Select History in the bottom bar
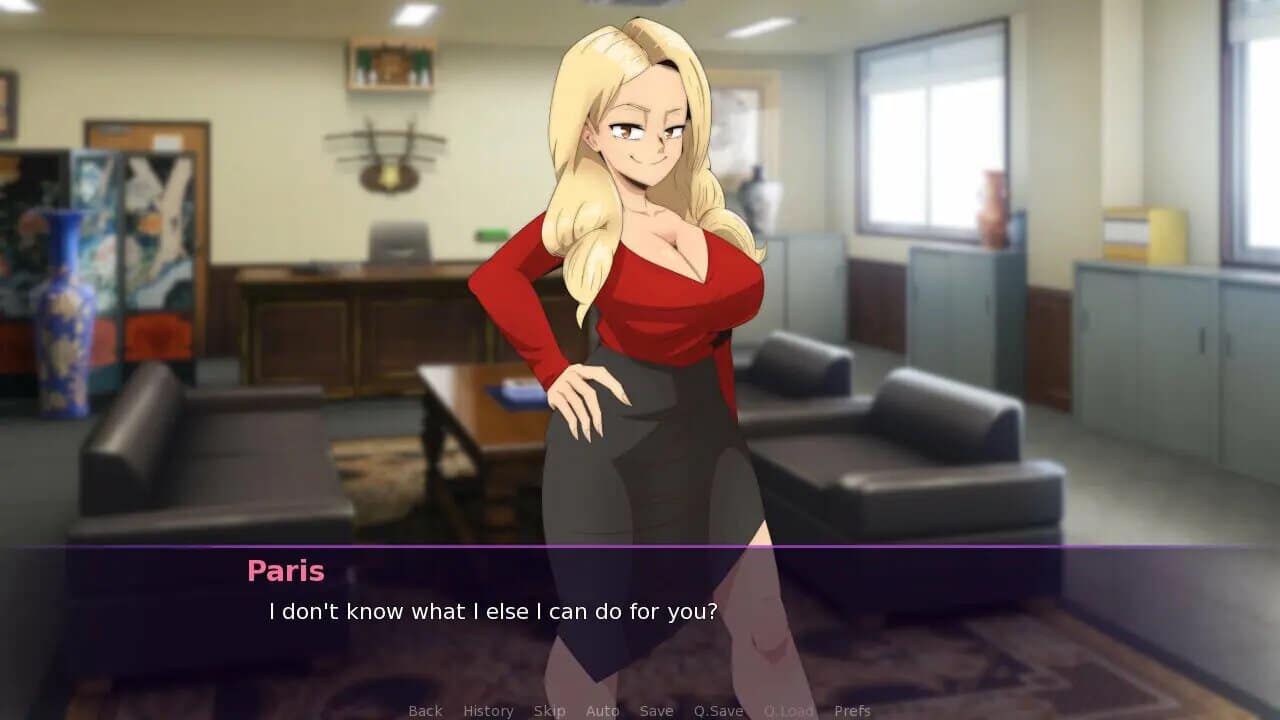 (487, 710)
